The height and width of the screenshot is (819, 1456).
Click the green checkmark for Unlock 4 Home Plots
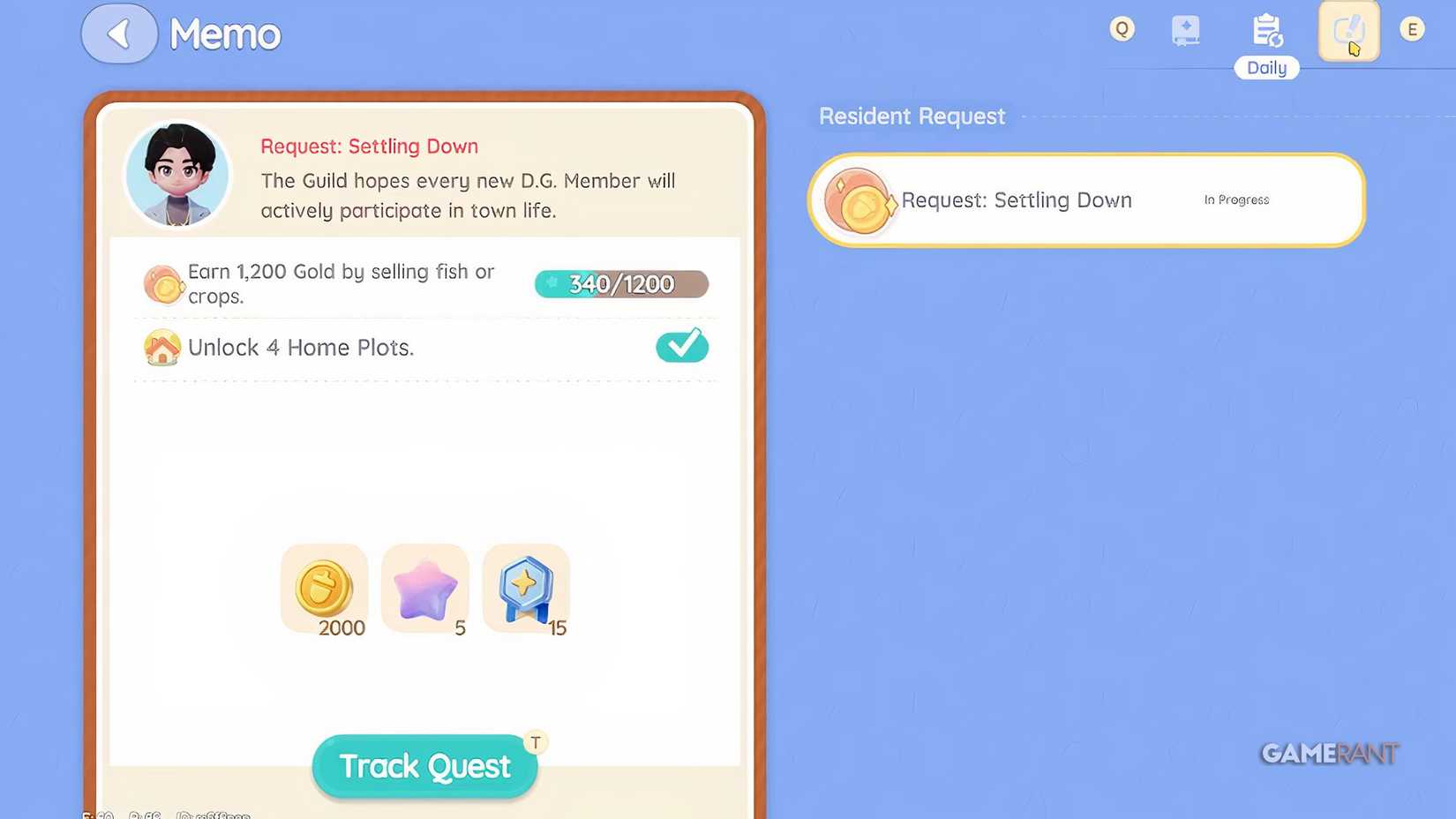coord(681,346)
